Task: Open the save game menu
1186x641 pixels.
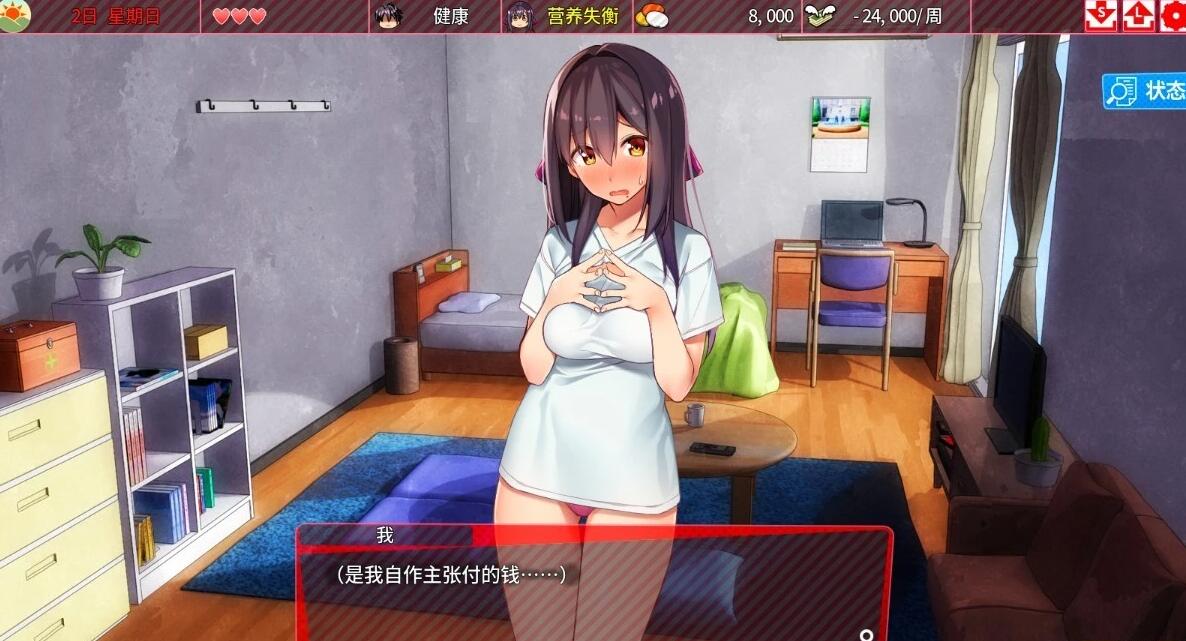Action: [1101, 15]
